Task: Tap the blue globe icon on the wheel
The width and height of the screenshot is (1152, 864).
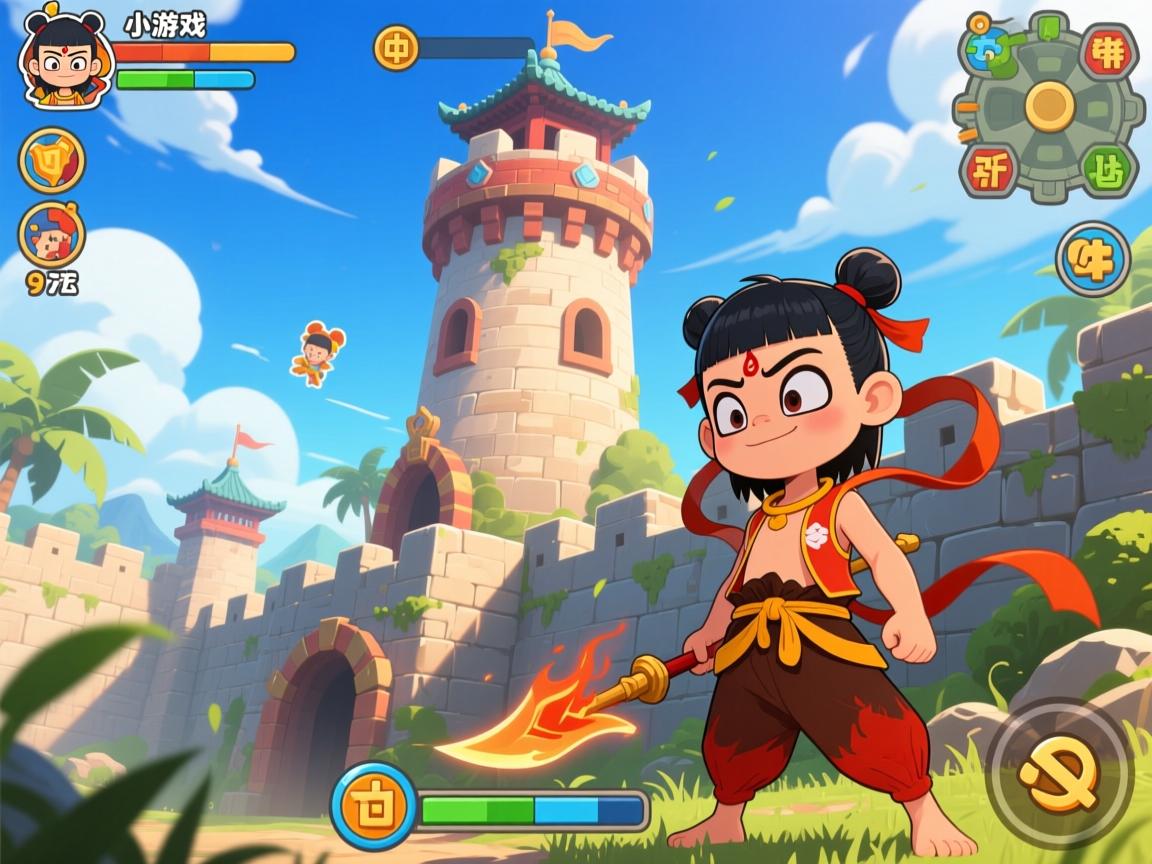Action: tap(990, 43)
